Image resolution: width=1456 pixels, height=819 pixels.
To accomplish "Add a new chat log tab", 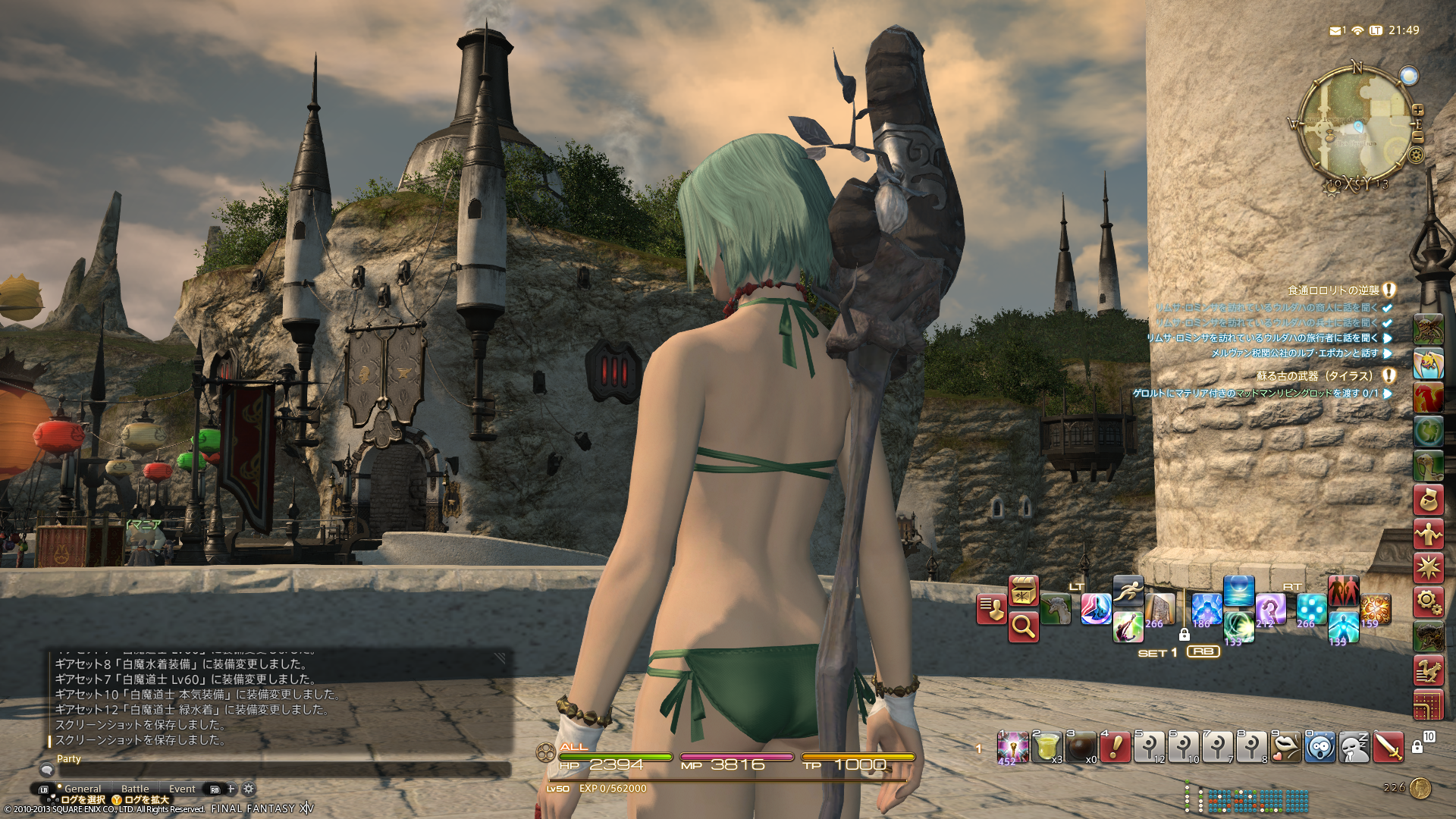I will (231, 789).
